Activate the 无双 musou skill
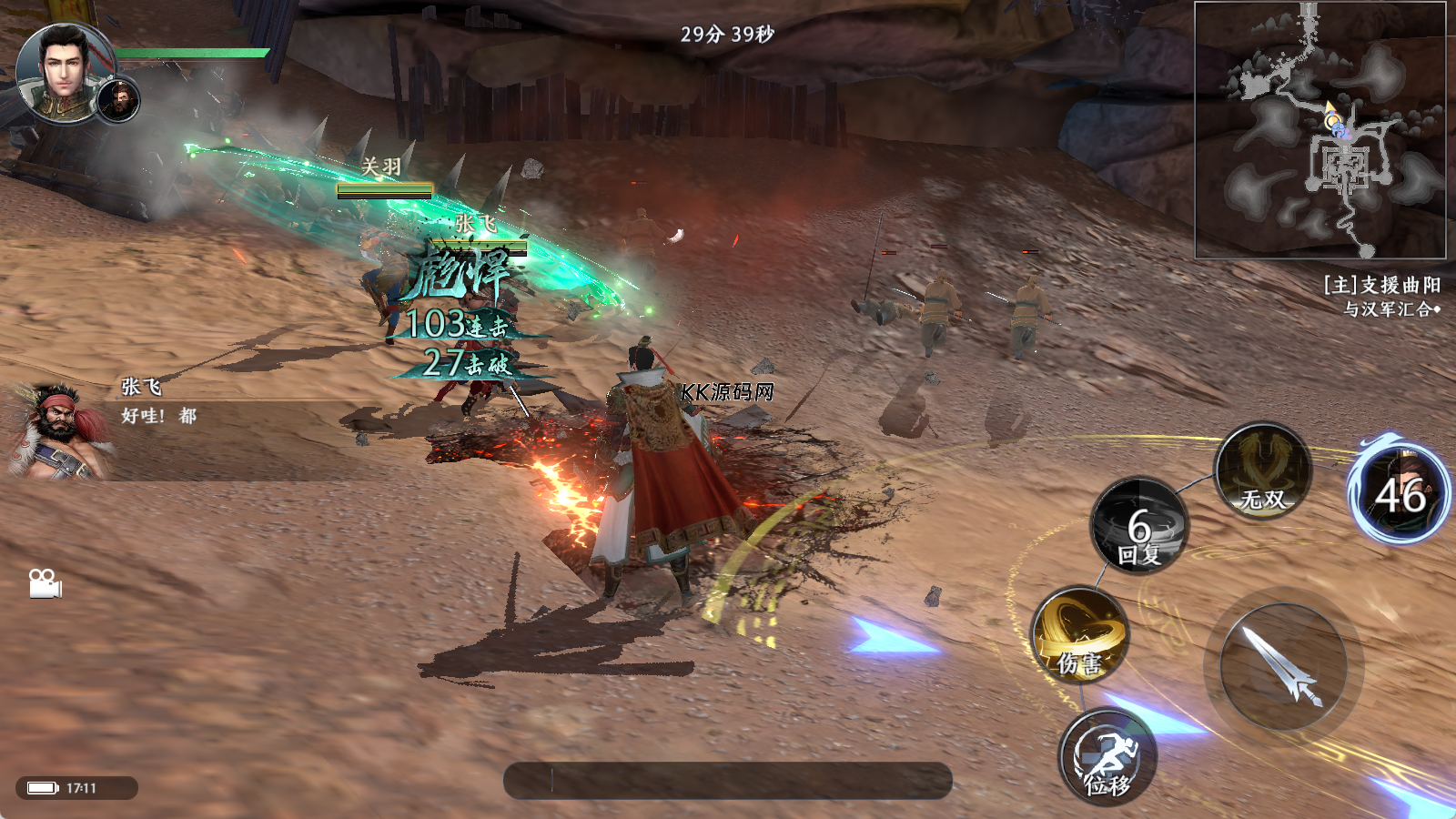The width and height of the screenshot is (1456, 819). click(x=1263, y=471)
